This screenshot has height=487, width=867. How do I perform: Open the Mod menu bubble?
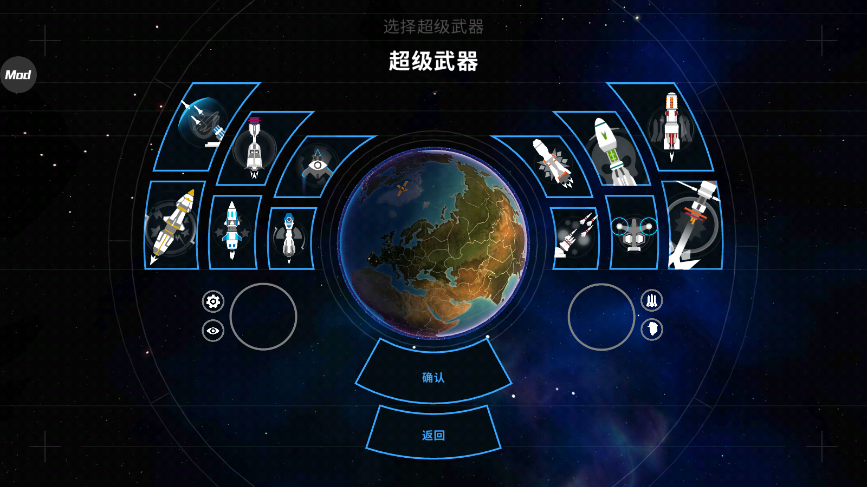(x=18, y=75)
